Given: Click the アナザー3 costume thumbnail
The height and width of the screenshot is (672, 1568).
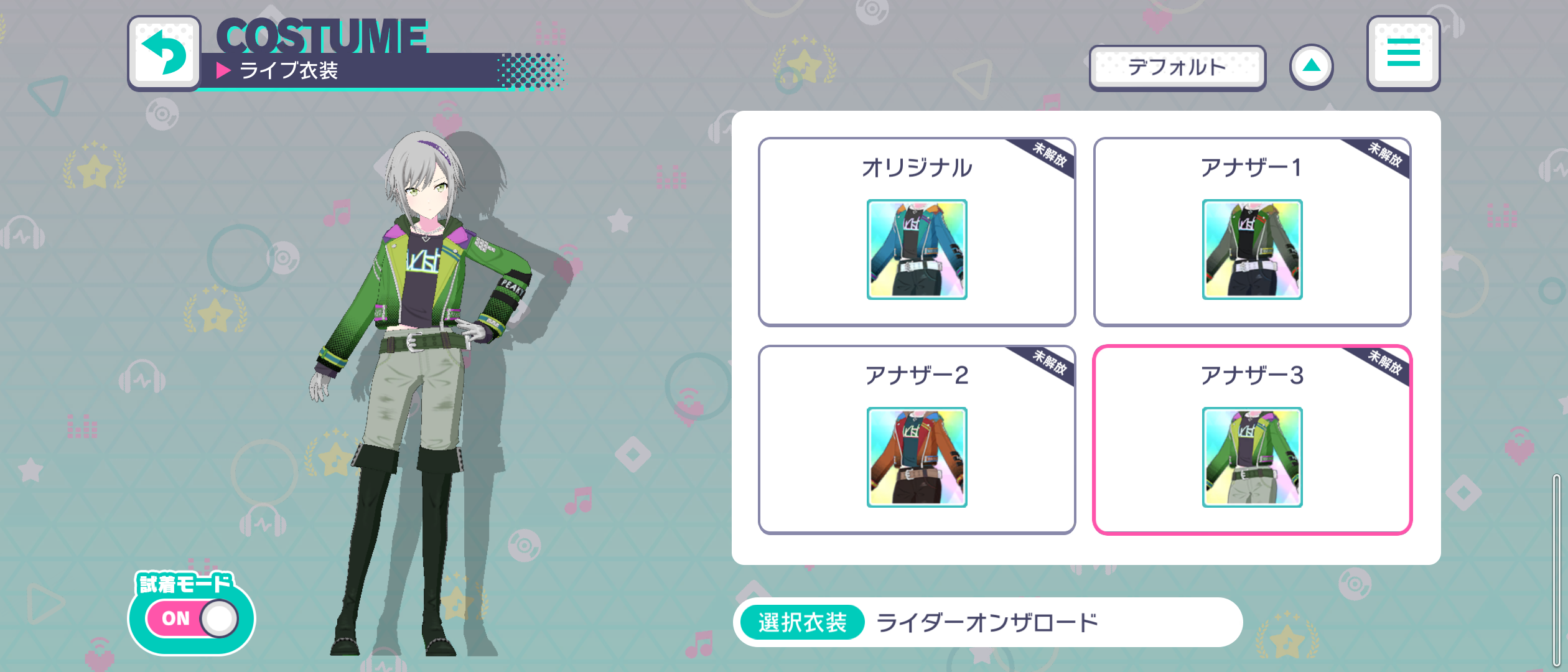Looking at the screenshot, I should [1252, 457].
